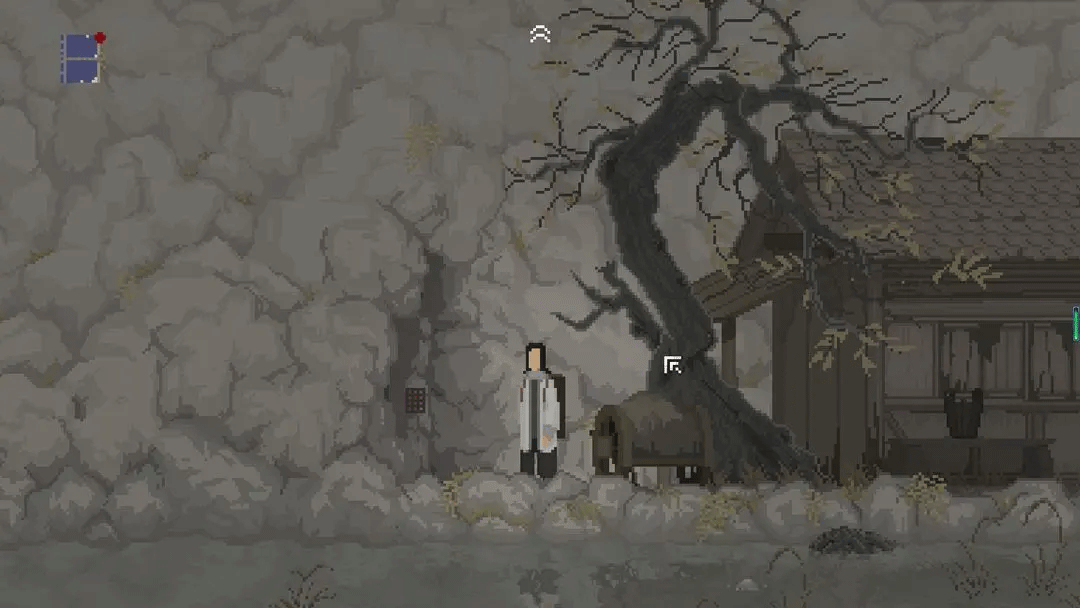Open the blue journal notebook icon
Screen dimensions: 1080x608
coord(81,58)
